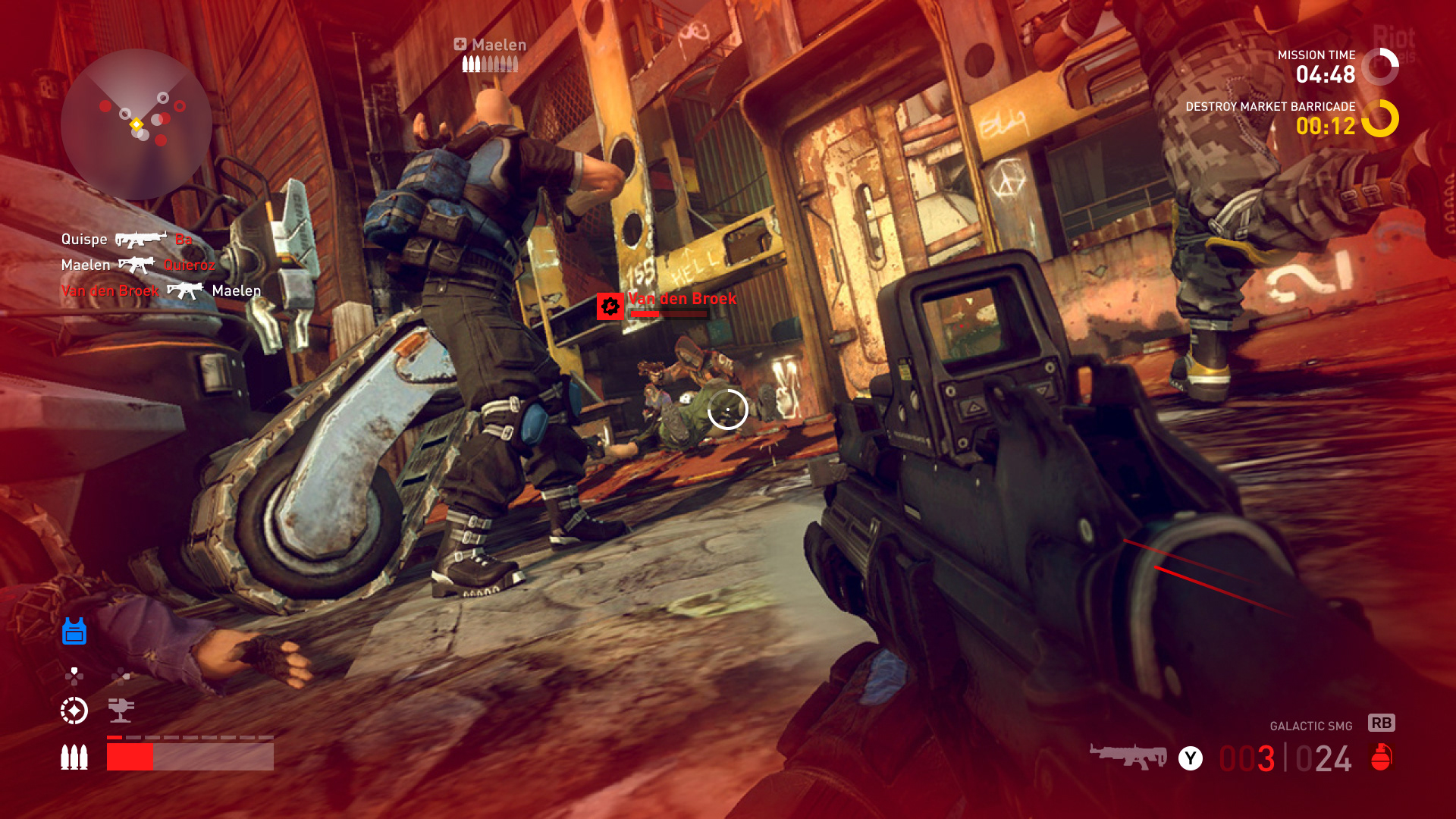
Task: Click the yellow diamond marker on the radar
Action: click(x=136, y=124)
